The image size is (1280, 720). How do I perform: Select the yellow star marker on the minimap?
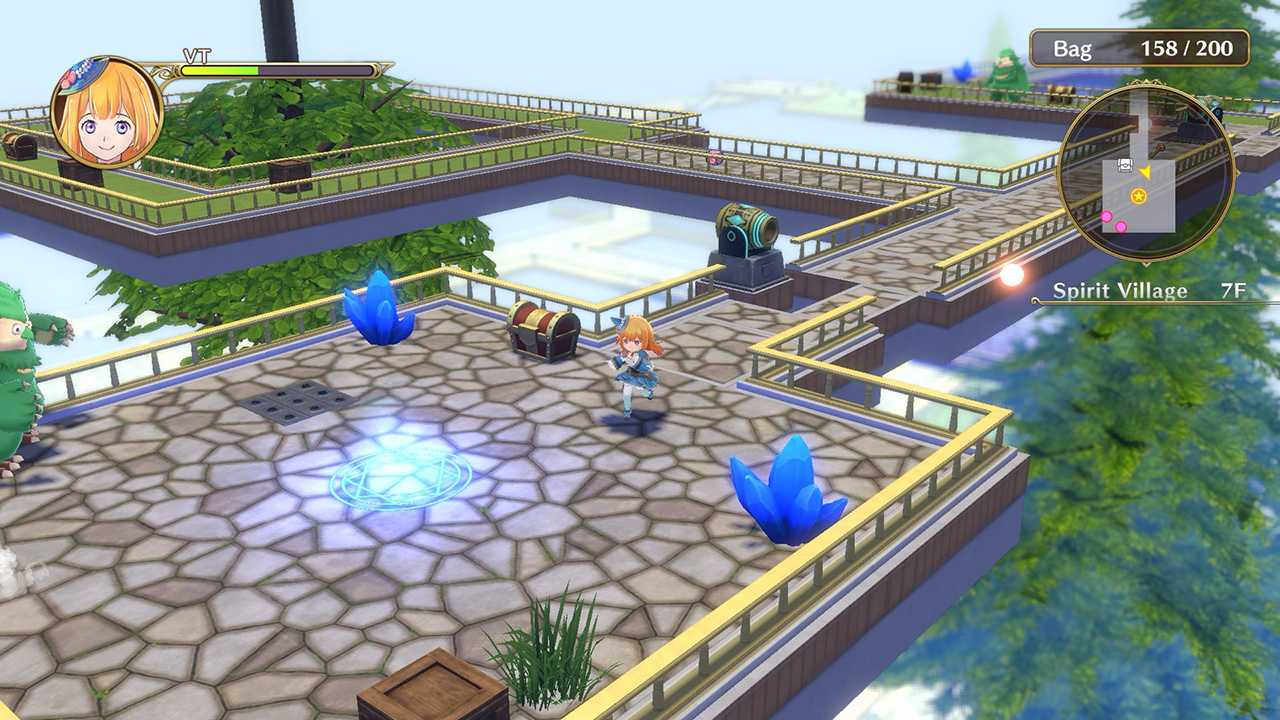coord(1139,196)
